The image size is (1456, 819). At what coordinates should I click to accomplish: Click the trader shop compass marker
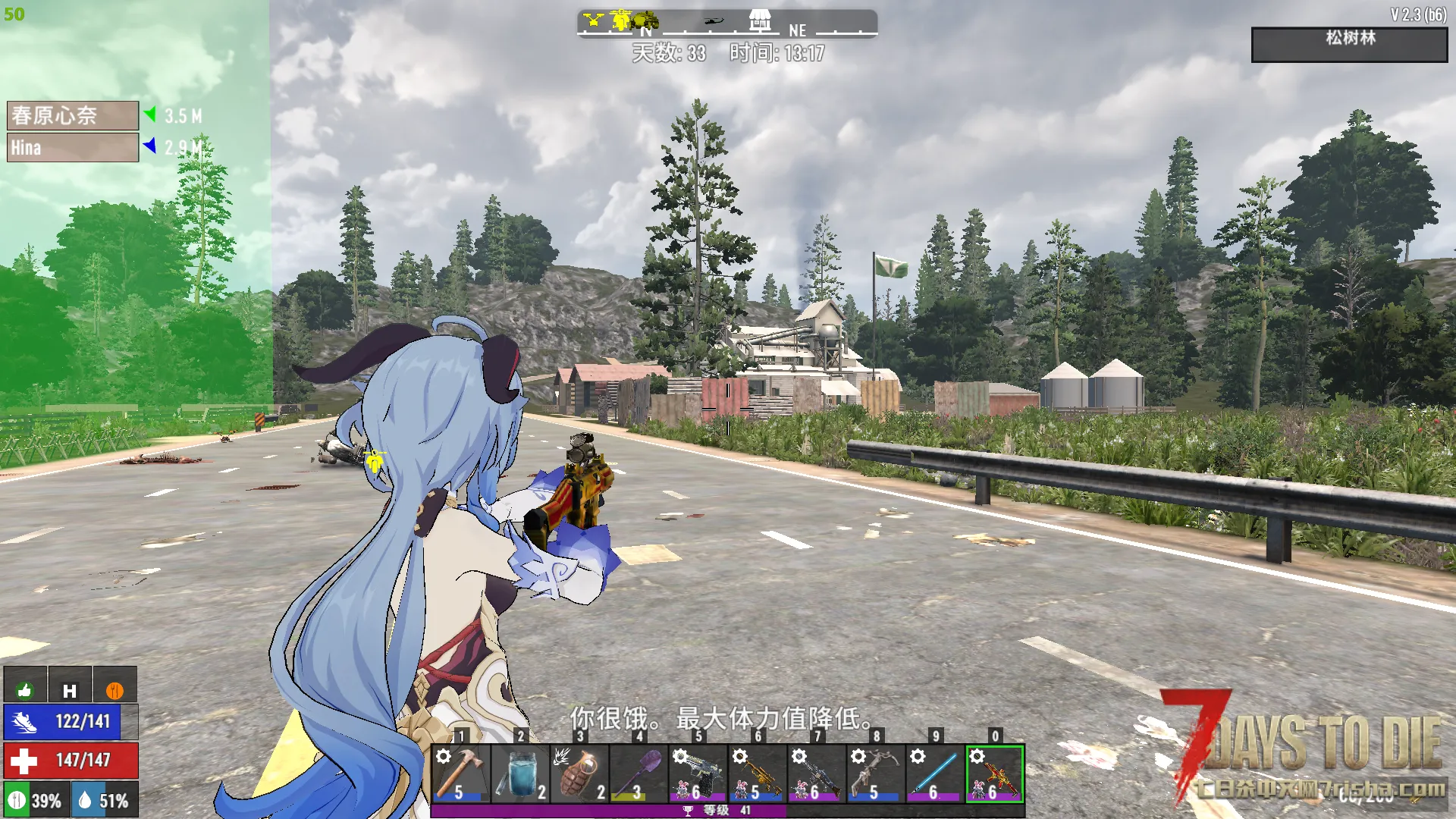760,20
